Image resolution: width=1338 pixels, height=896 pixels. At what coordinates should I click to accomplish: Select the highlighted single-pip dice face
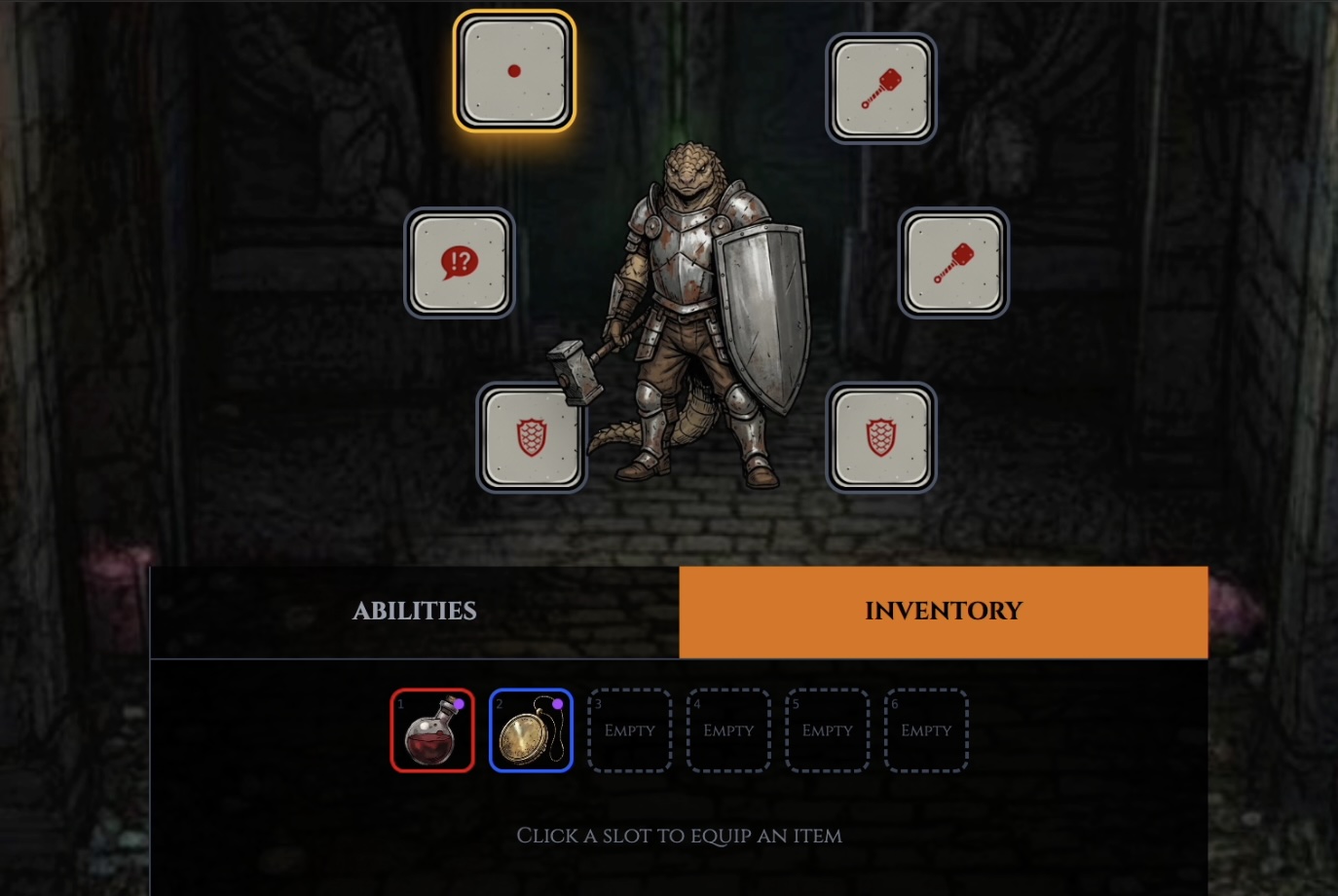[x=515, y=69]
